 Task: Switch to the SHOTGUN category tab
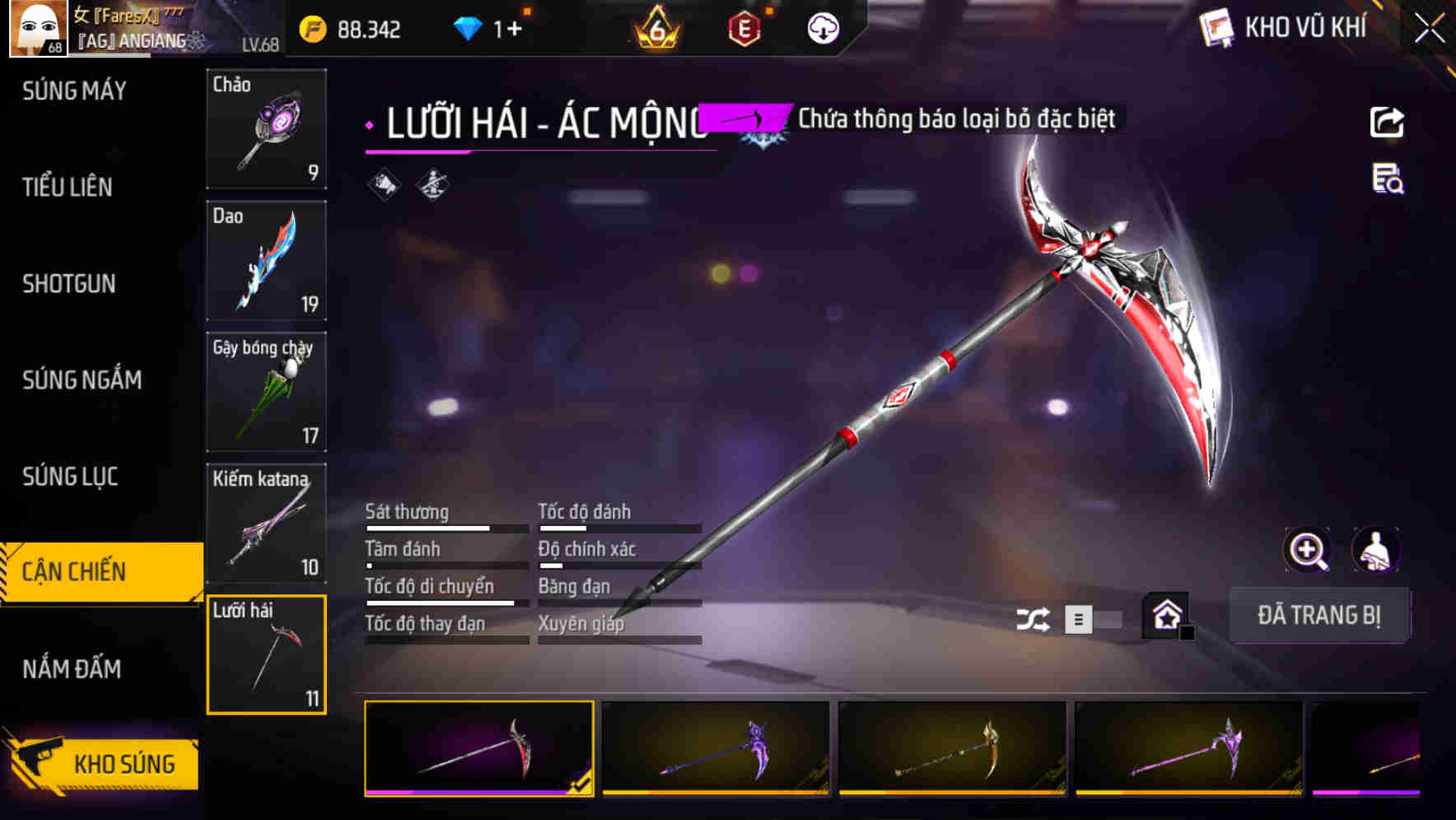point(68,283)
